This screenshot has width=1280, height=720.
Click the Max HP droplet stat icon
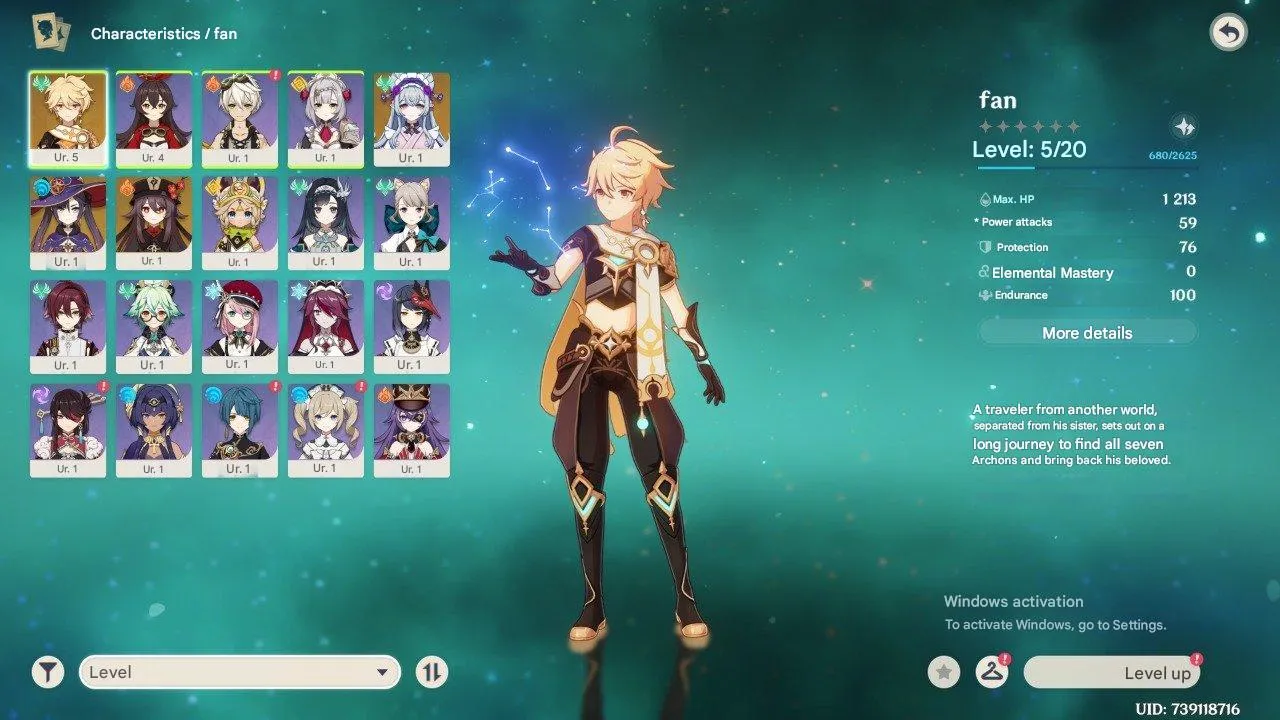(985, 197)
